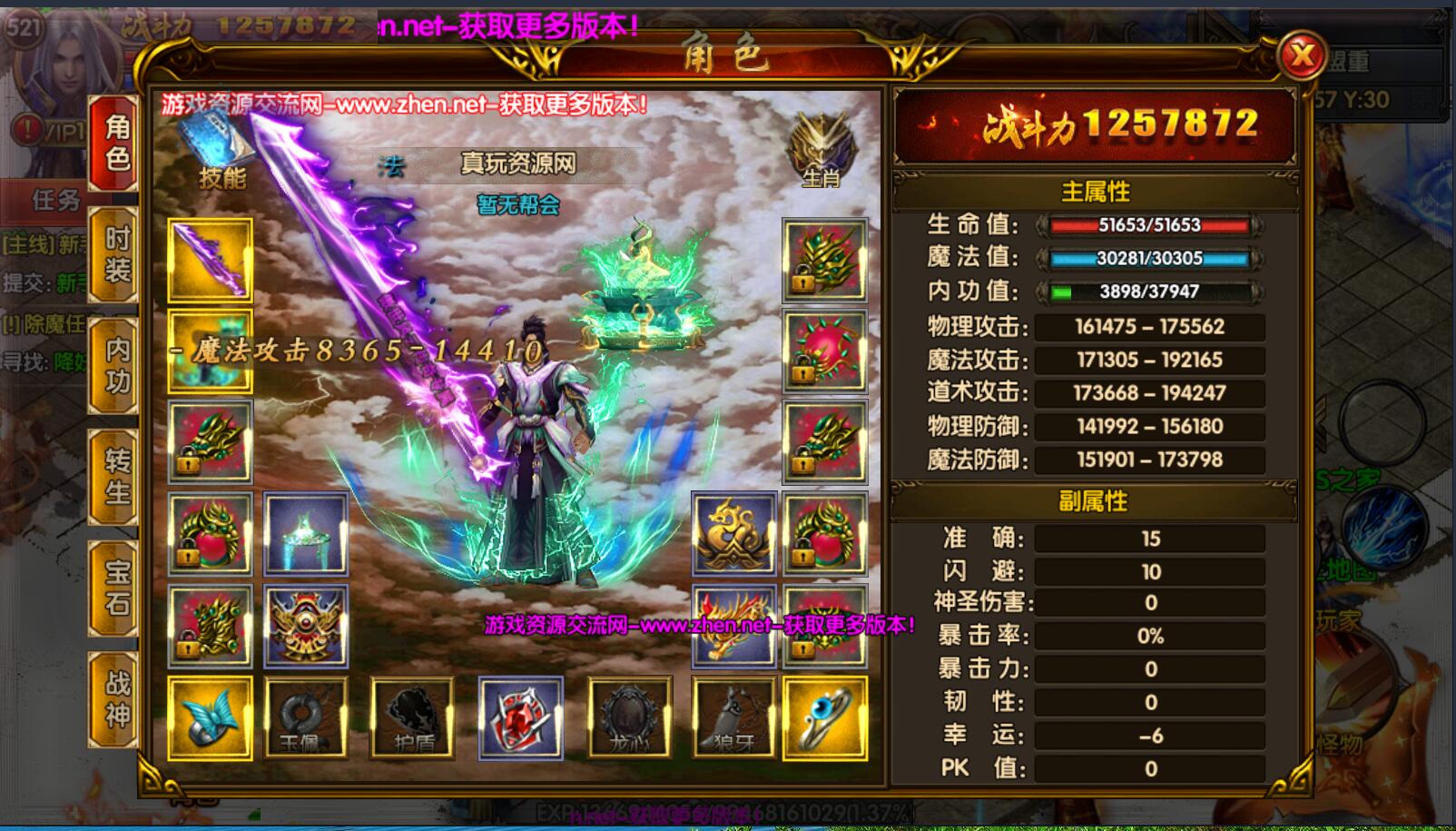The height and width of the screenshot is (831, 1456).
Task: Choose the blue winged boots slot
Action: click(x=210, y=717)
